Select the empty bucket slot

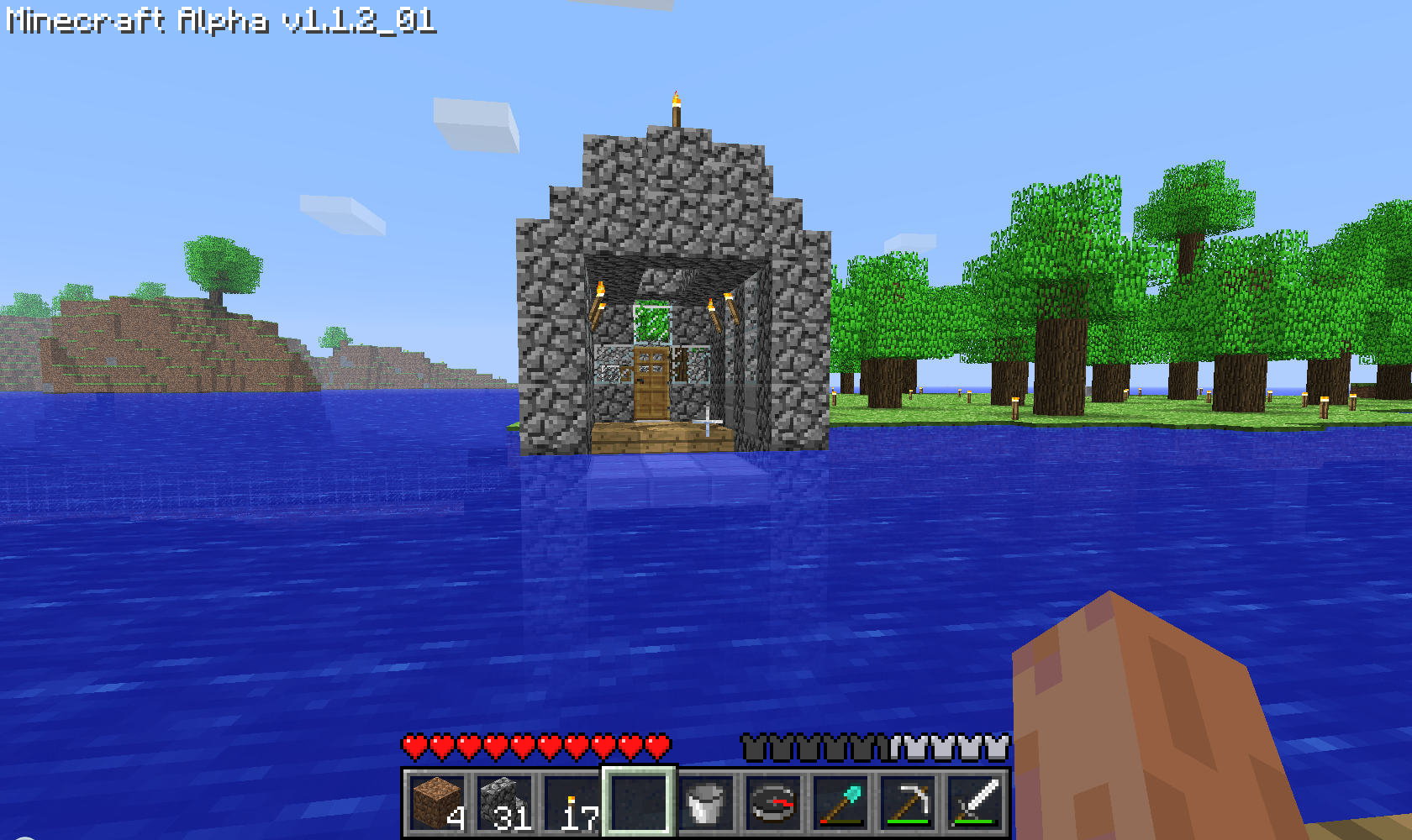pos(706,802)
